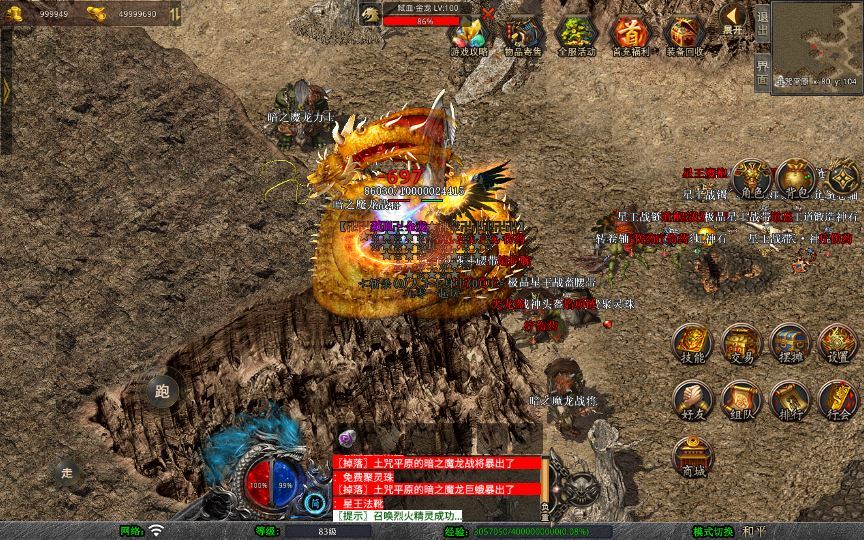This screenshot has width=864, height=540.
Task: Open the 组队 team menu
Action: [x=741, y=399]
